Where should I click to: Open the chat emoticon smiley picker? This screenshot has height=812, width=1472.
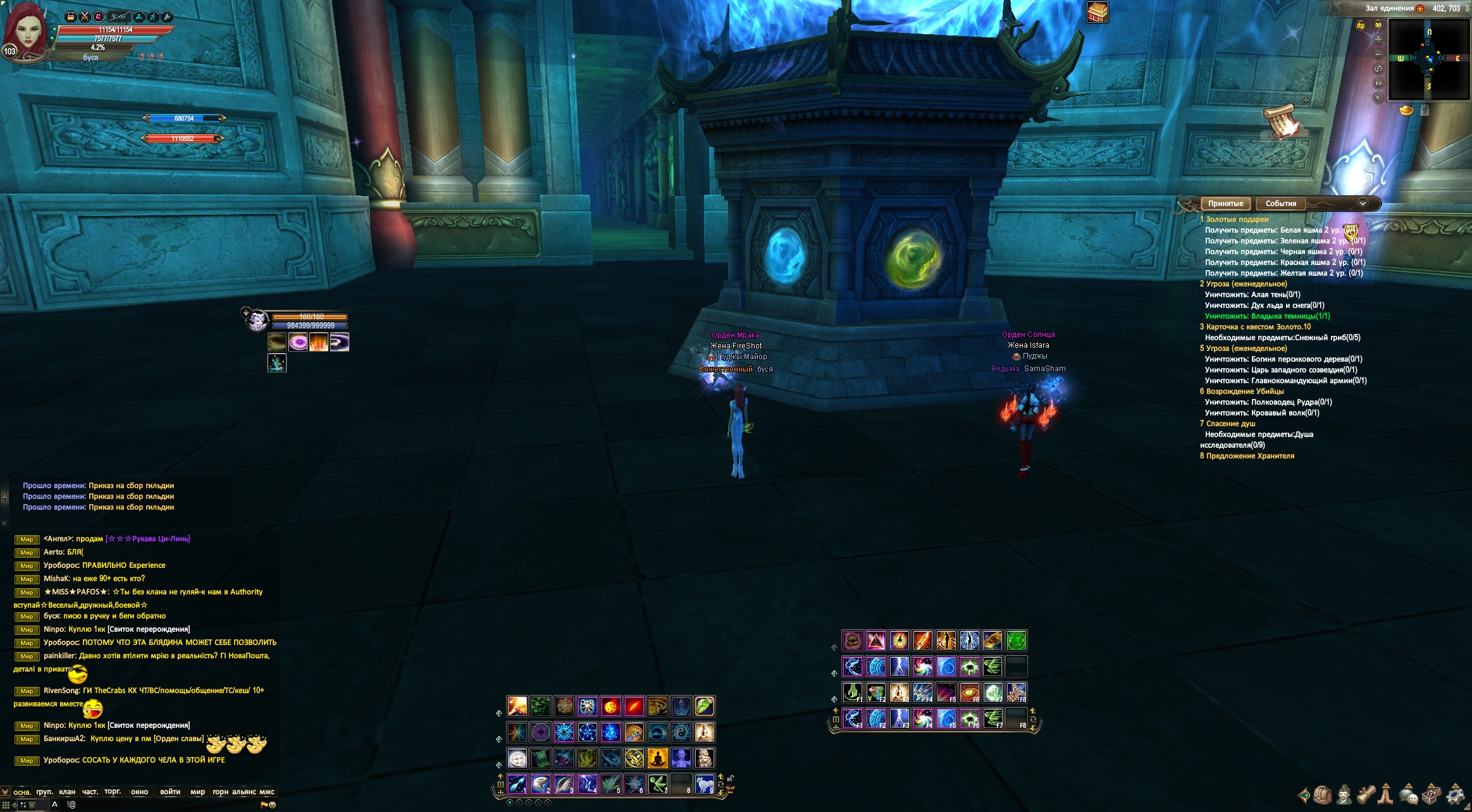pos(273,805)
